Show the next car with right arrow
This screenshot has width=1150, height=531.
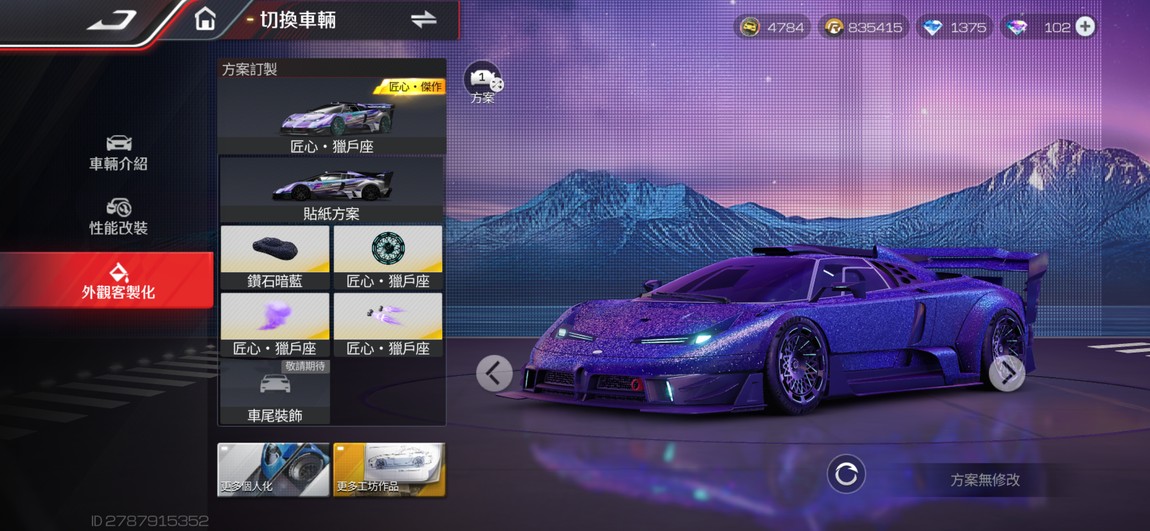(x=1006, y=373)
